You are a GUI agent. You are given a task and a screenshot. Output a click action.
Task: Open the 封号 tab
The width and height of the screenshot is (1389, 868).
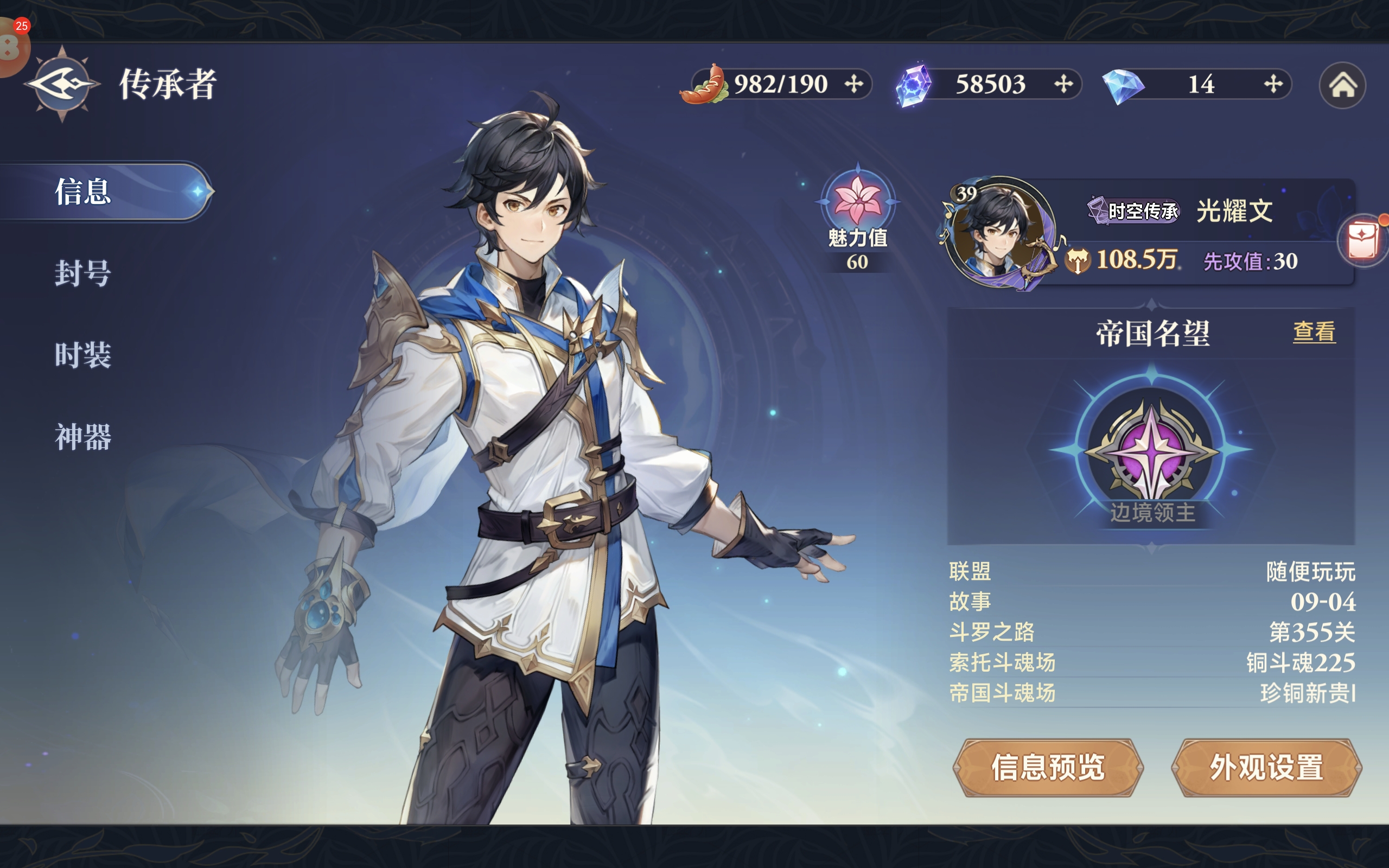click(83, 273)
